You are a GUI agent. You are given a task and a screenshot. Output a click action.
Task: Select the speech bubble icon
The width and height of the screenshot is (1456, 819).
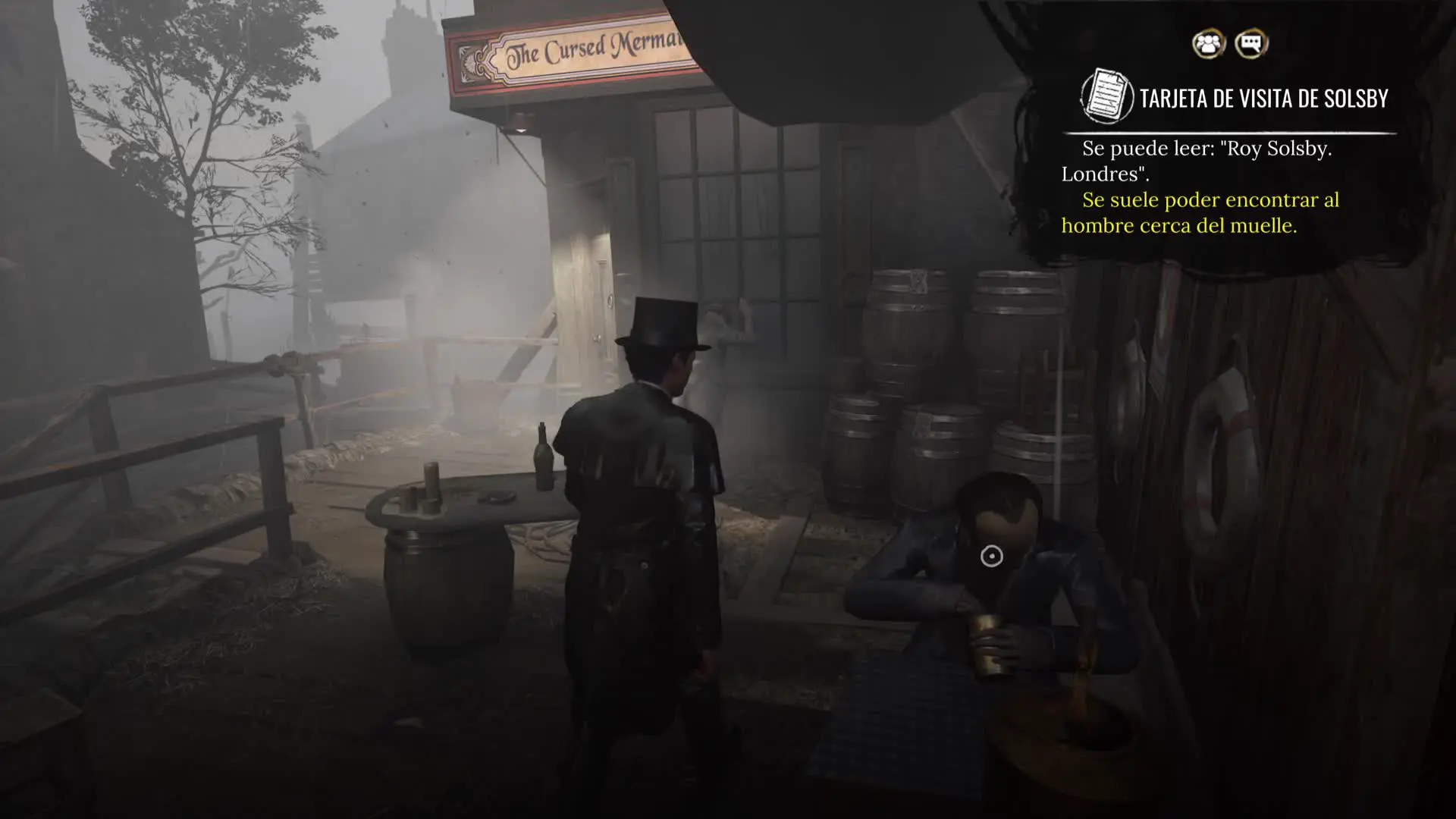(1251, 44)
